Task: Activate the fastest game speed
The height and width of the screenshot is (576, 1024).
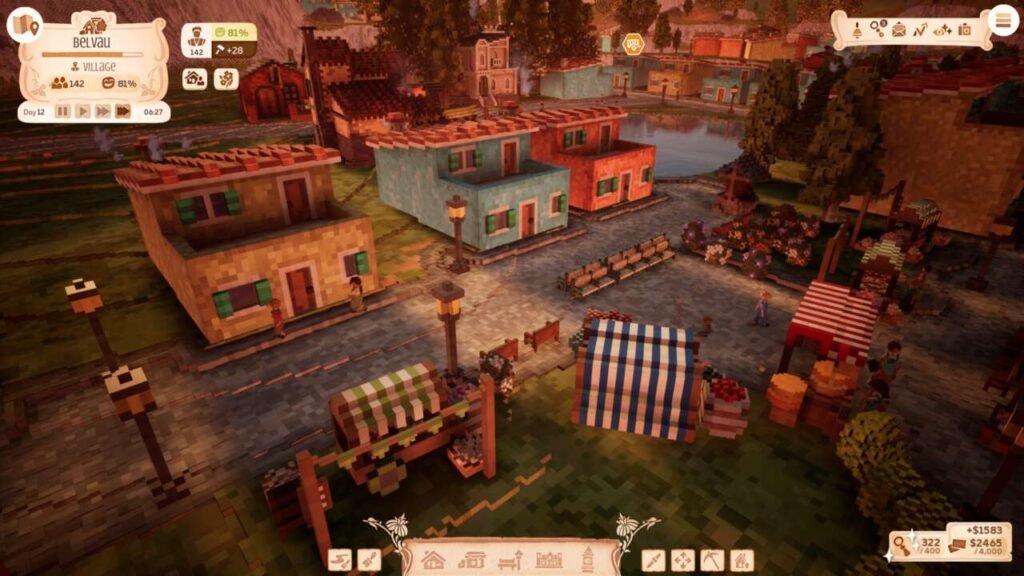Action: pyautogui.click(x=123, y=111)
